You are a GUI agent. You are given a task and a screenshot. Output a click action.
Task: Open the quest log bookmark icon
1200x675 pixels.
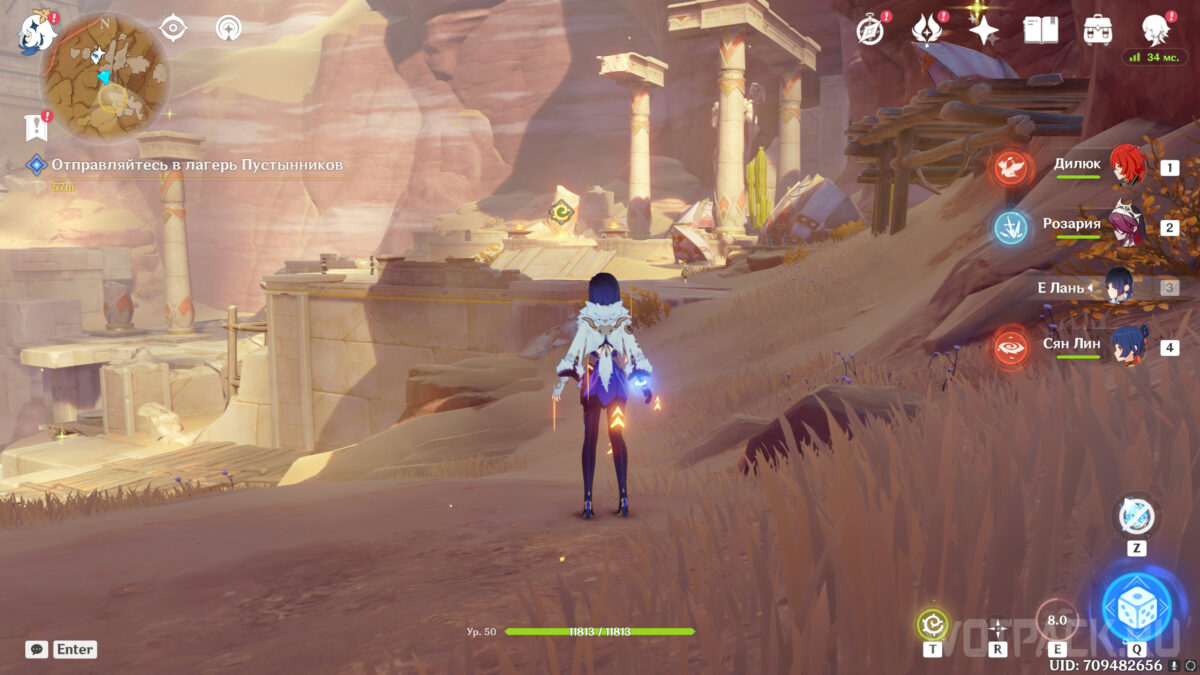[x=36, y=127]
